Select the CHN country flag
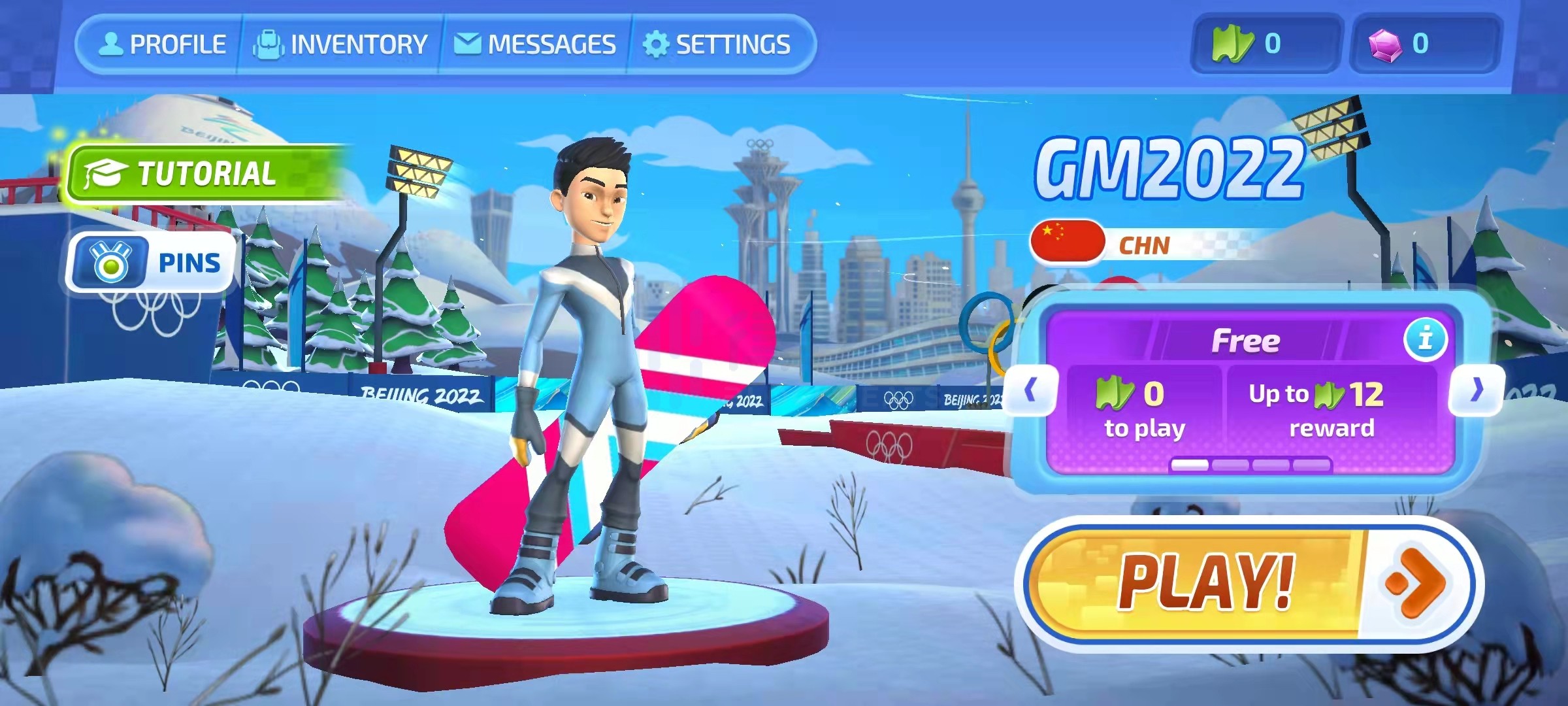 click(x=1068, y=241)
